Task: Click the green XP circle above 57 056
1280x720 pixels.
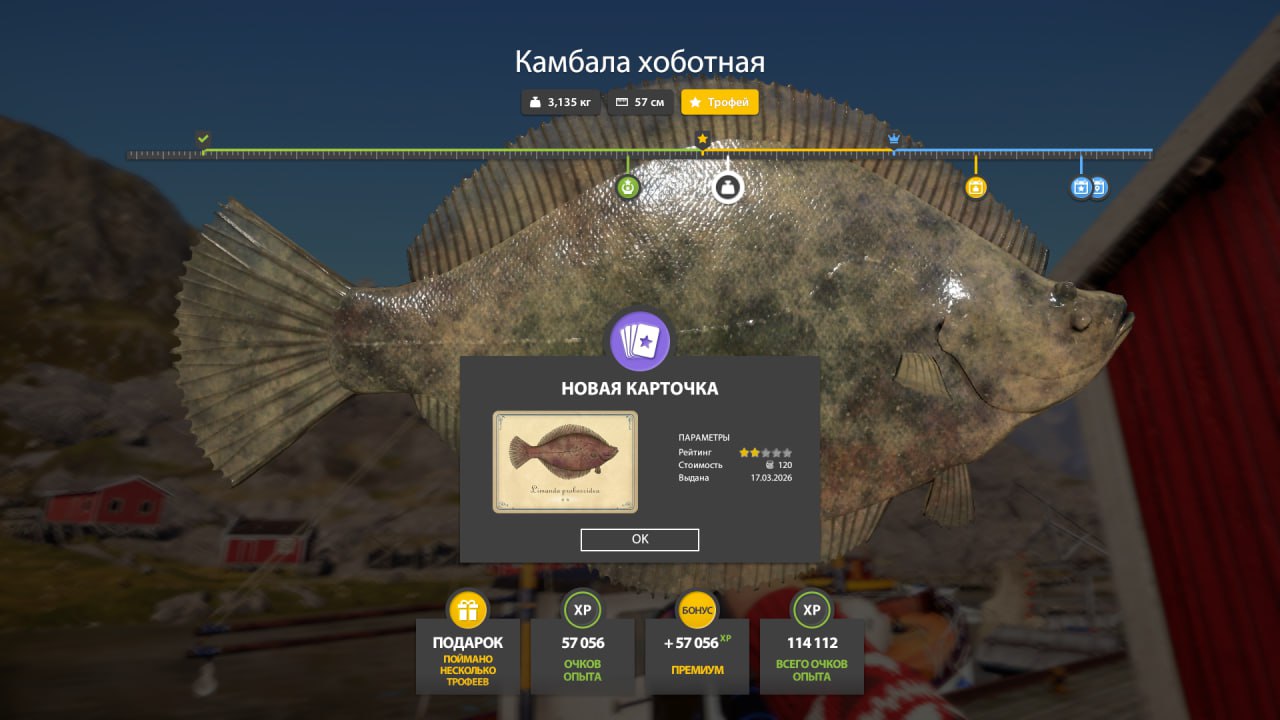Action: point(583,608)
